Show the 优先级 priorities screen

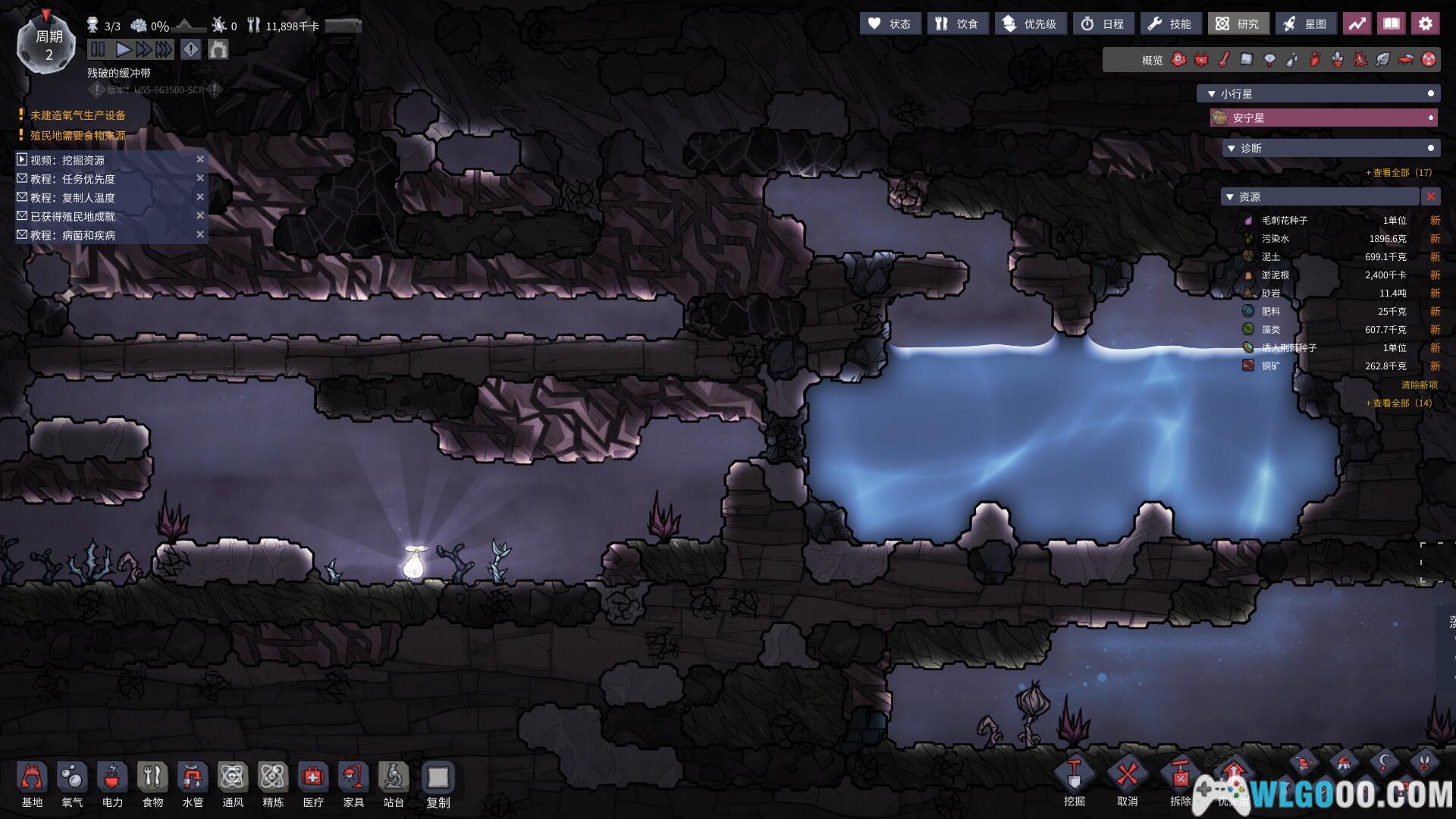tap(1030, 24)
